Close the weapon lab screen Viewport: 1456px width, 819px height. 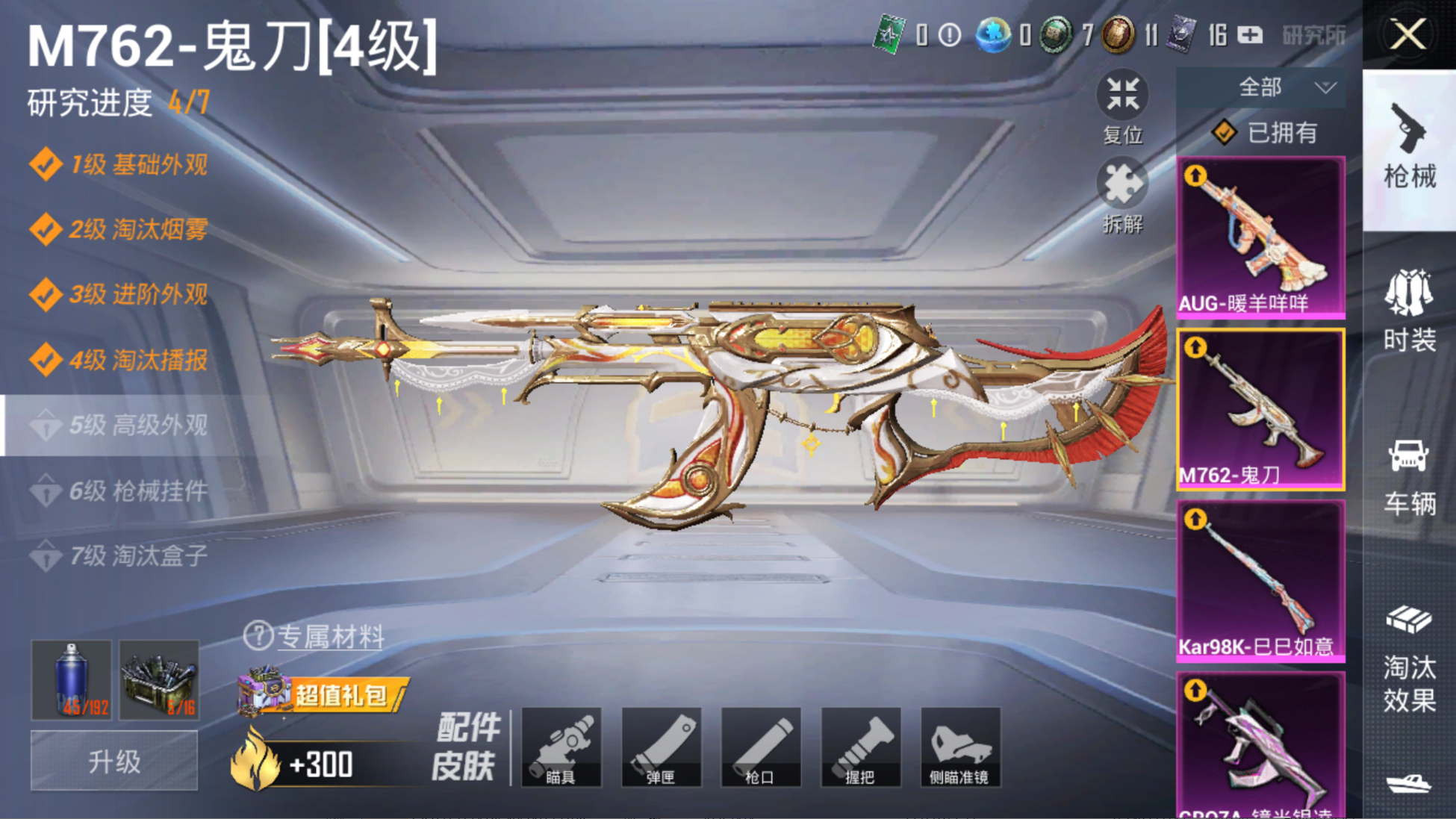[1407, 34]
